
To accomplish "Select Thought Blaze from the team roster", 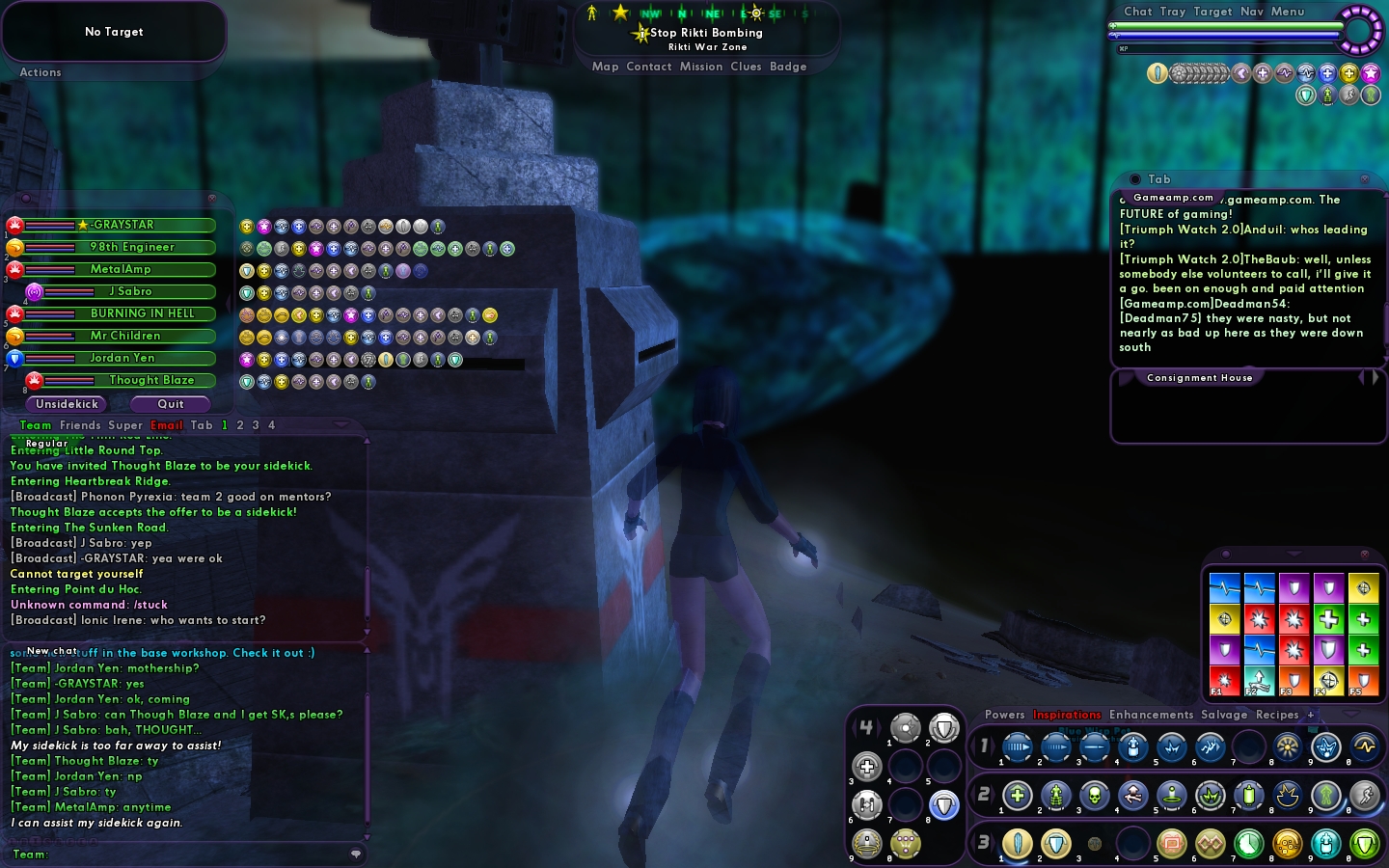I will [x=151, y=380].
